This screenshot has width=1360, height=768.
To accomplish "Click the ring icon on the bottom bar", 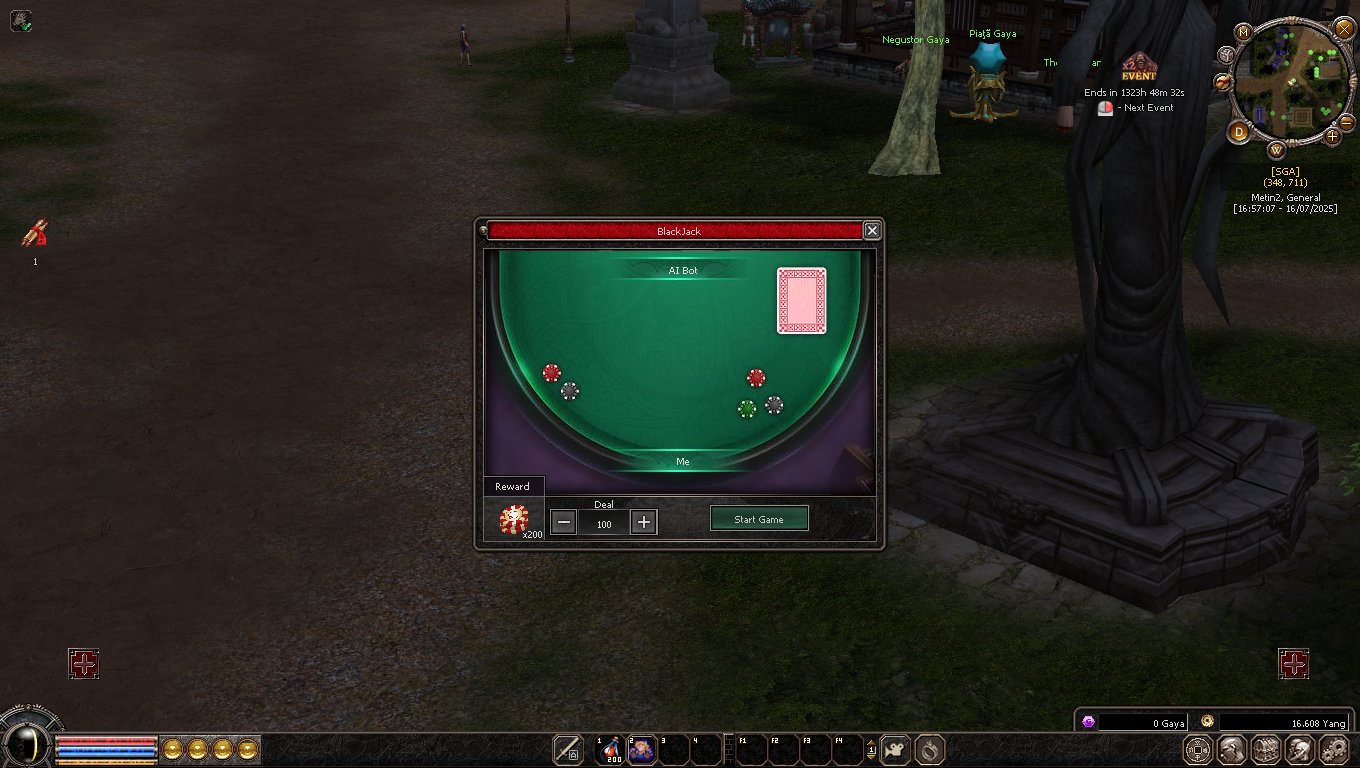I will click(929, 749).
